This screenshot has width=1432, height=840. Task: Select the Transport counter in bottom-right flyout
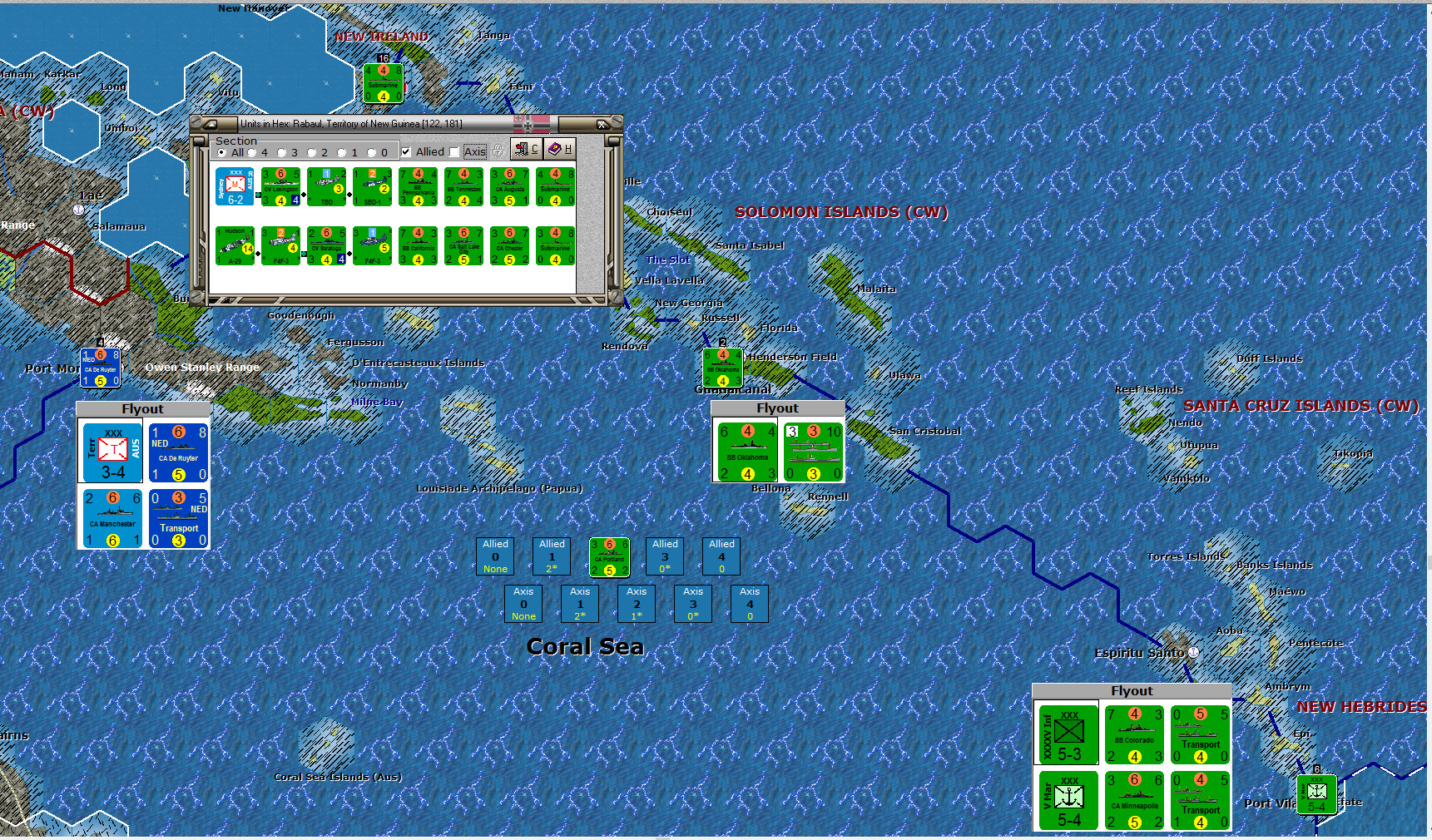pyautogui.click(x=1200, y=735)
